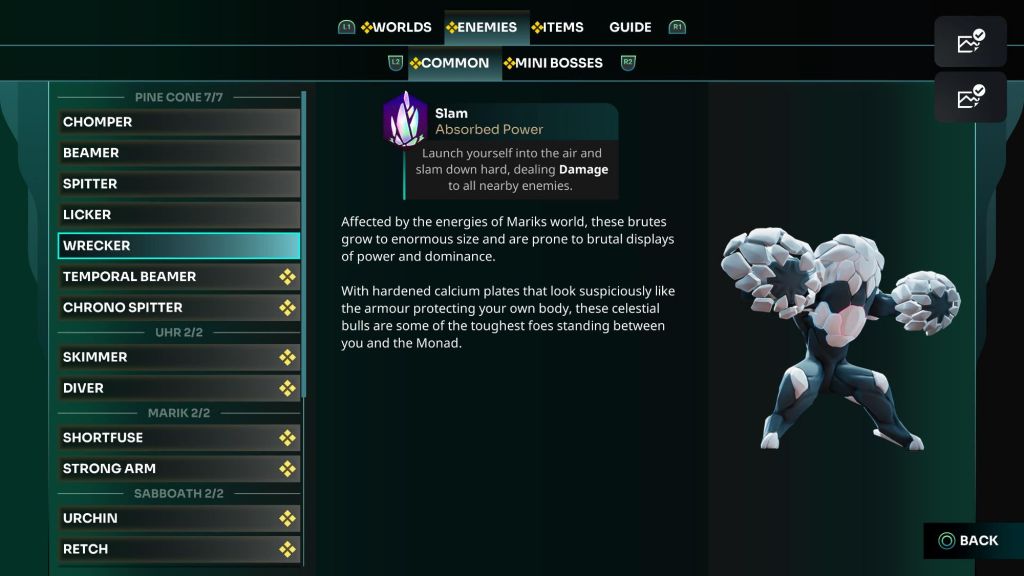Choose the Beamer entry
The width and height of the screenshot is (1024, 576).
(179, 153)
